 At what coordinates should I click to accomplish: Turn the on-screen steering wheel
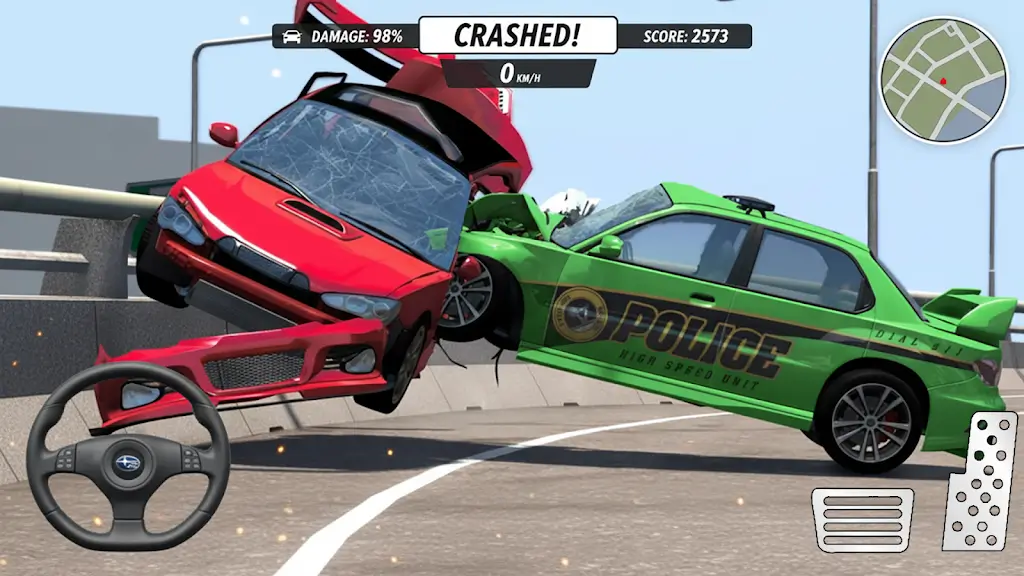128,456
